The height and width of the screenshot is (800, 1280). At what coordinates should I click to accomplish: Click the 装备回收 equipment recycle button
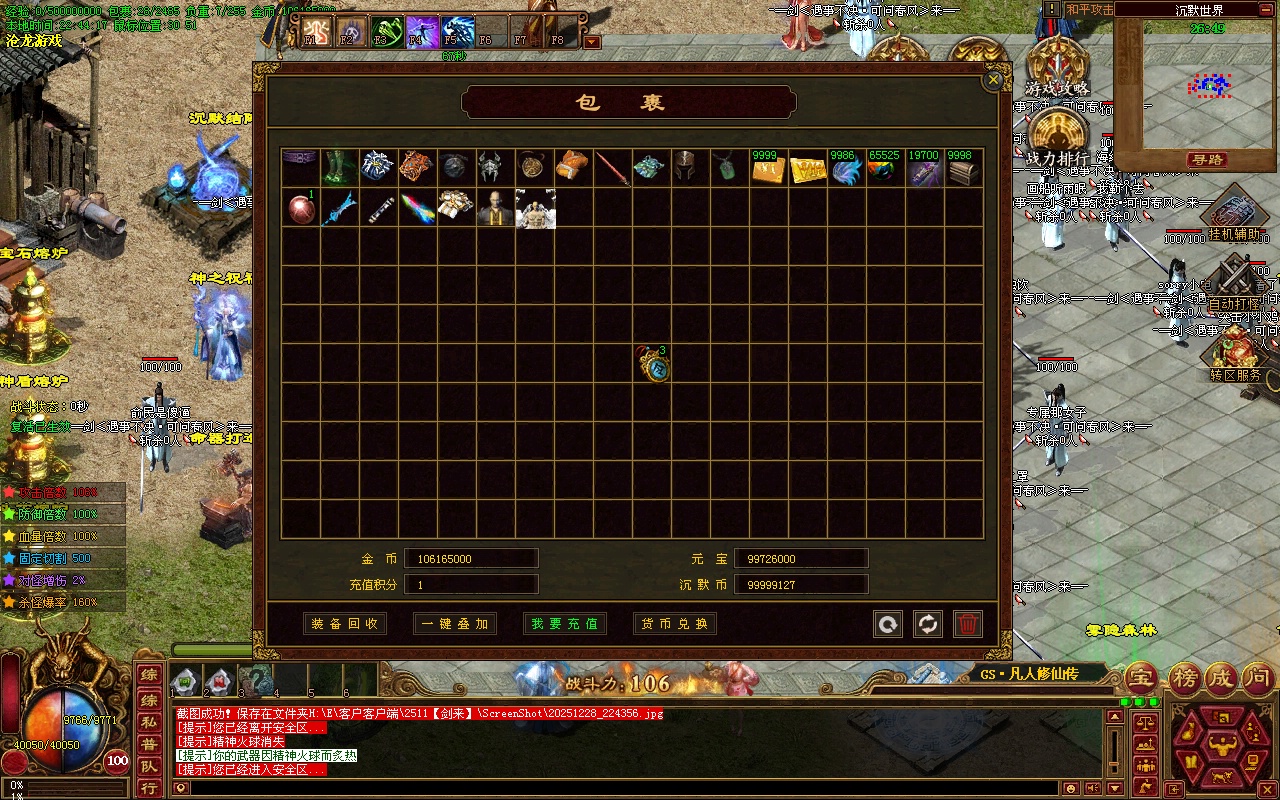coord(345,624)
